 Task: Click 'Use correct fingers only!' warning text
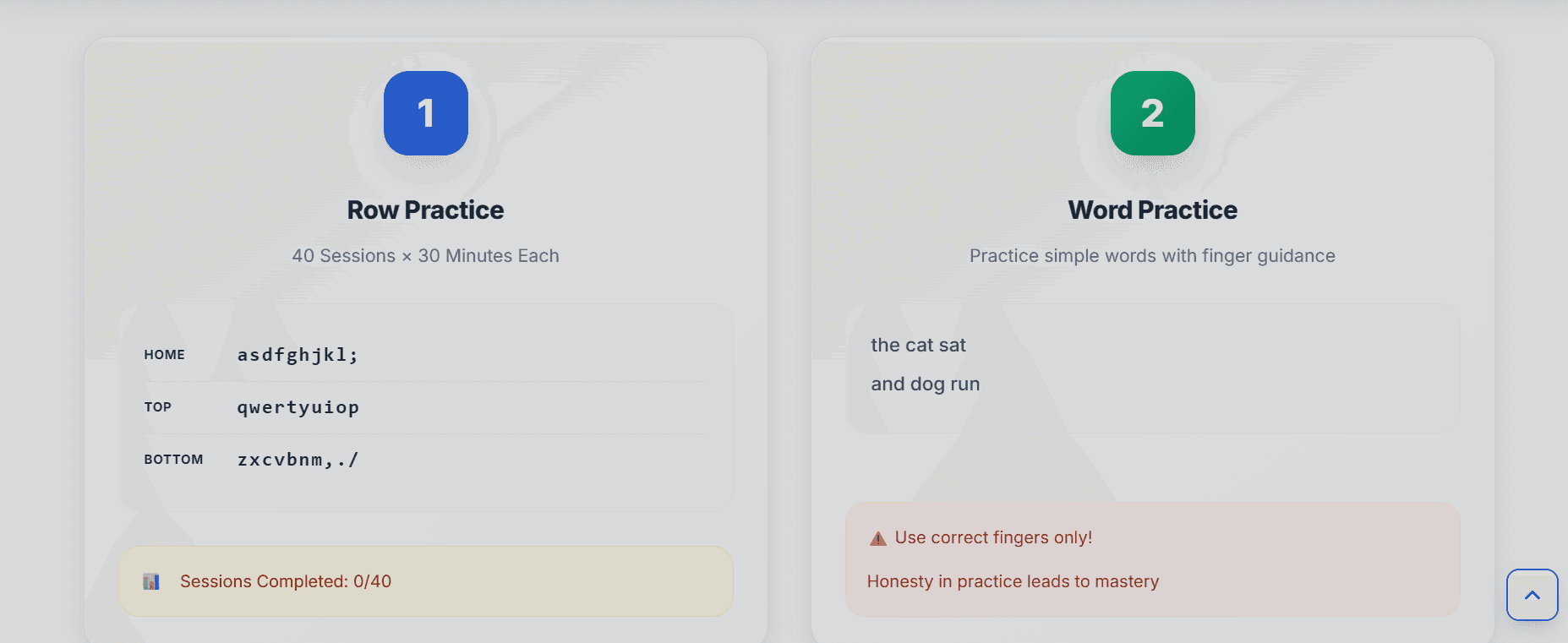(x=994, y=537)
